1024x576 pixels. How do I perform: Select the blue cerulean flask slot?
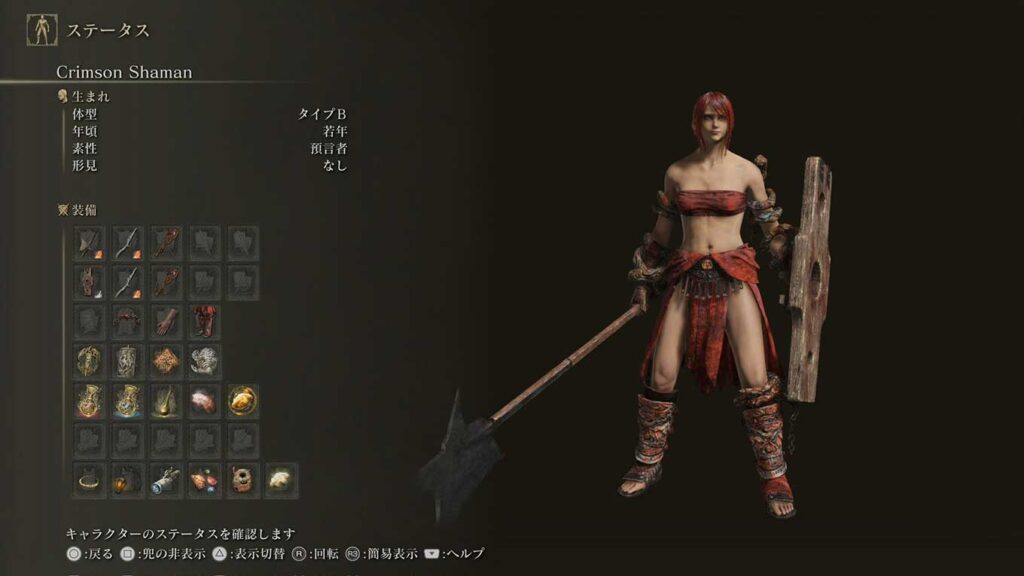(x=127, y=401)
